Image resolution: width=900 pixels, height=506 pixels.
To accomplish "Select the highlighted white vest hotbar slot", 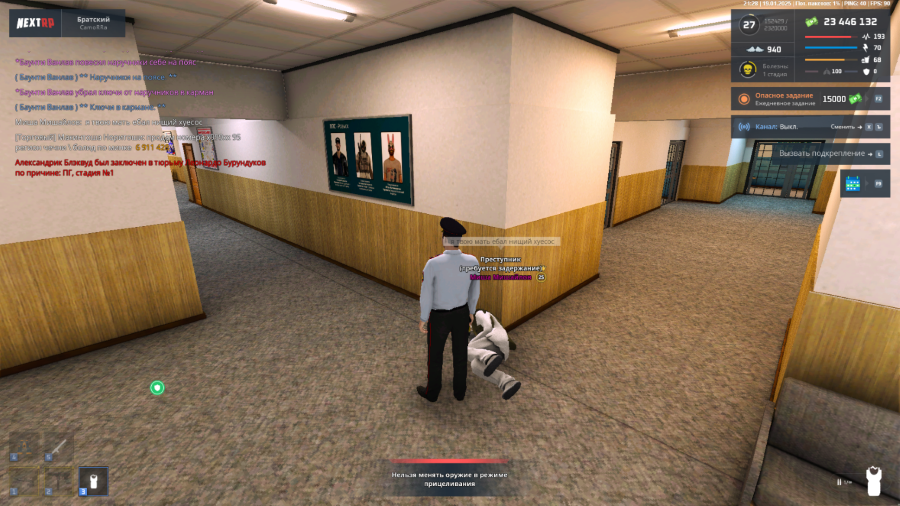I will coord(93,481).
